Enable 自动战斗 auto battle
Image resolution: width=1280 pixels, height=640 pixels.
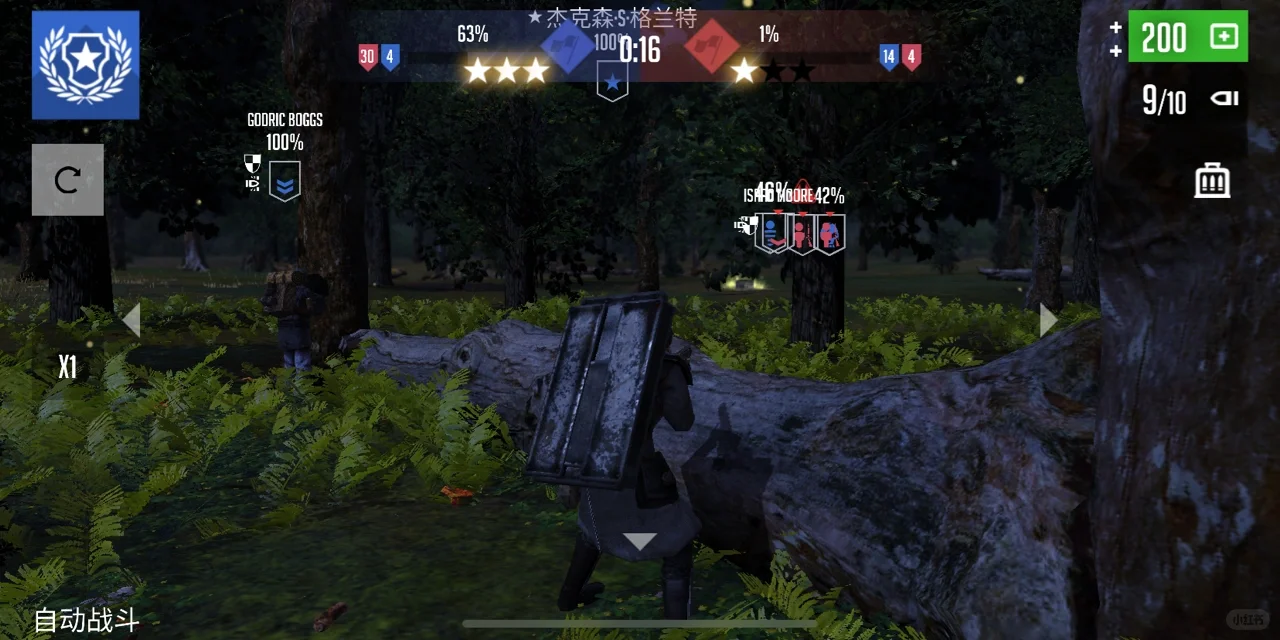[x=86, y=620]
